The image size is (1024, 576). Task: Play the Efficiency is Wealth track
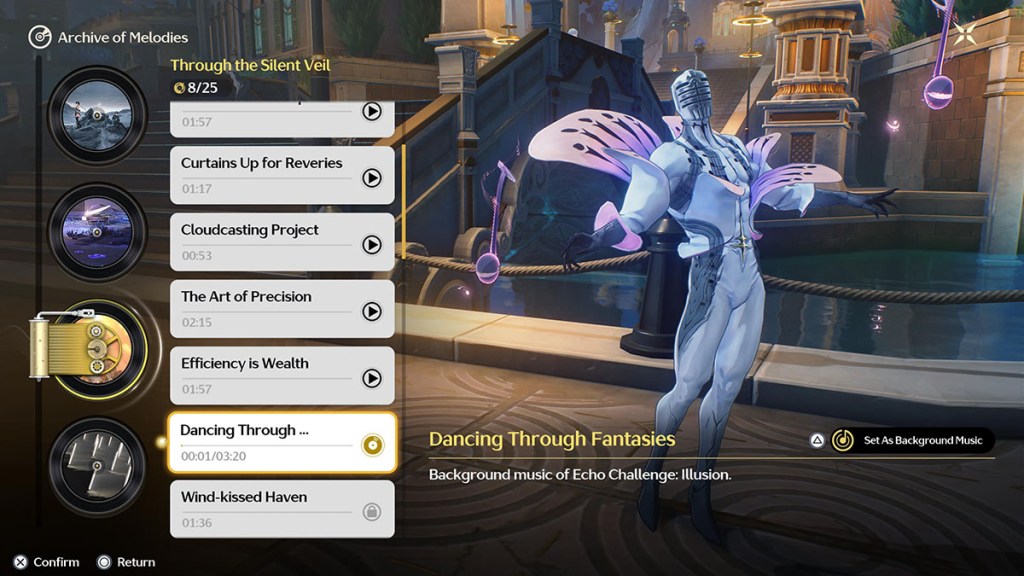[372, 379]
